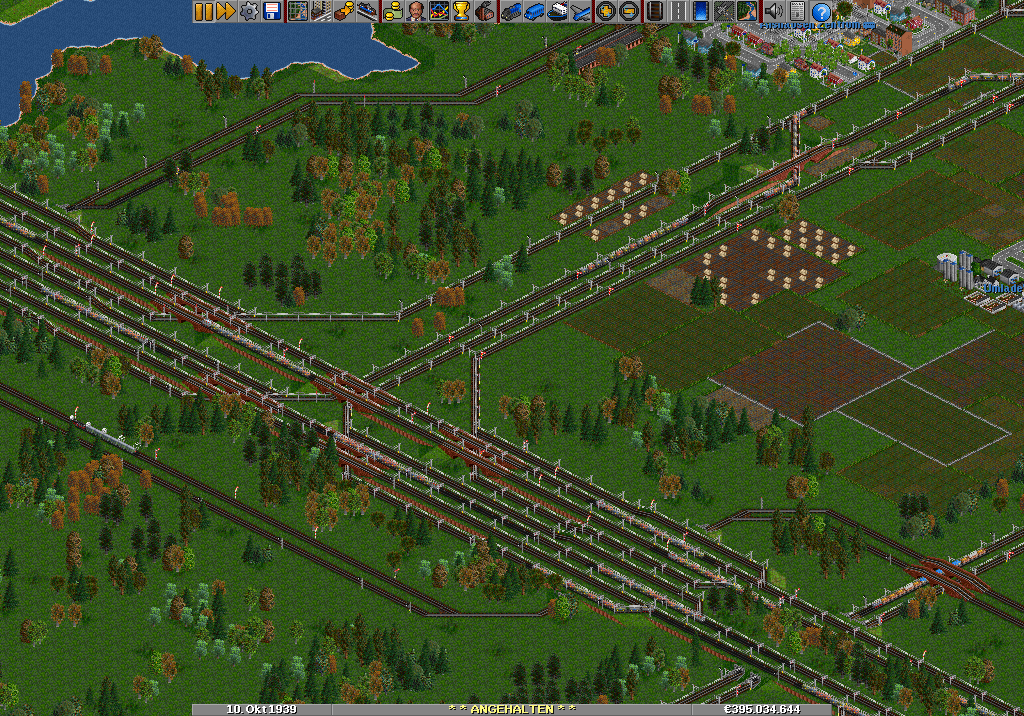Activate fast forward mode

(x=225, y=11)
